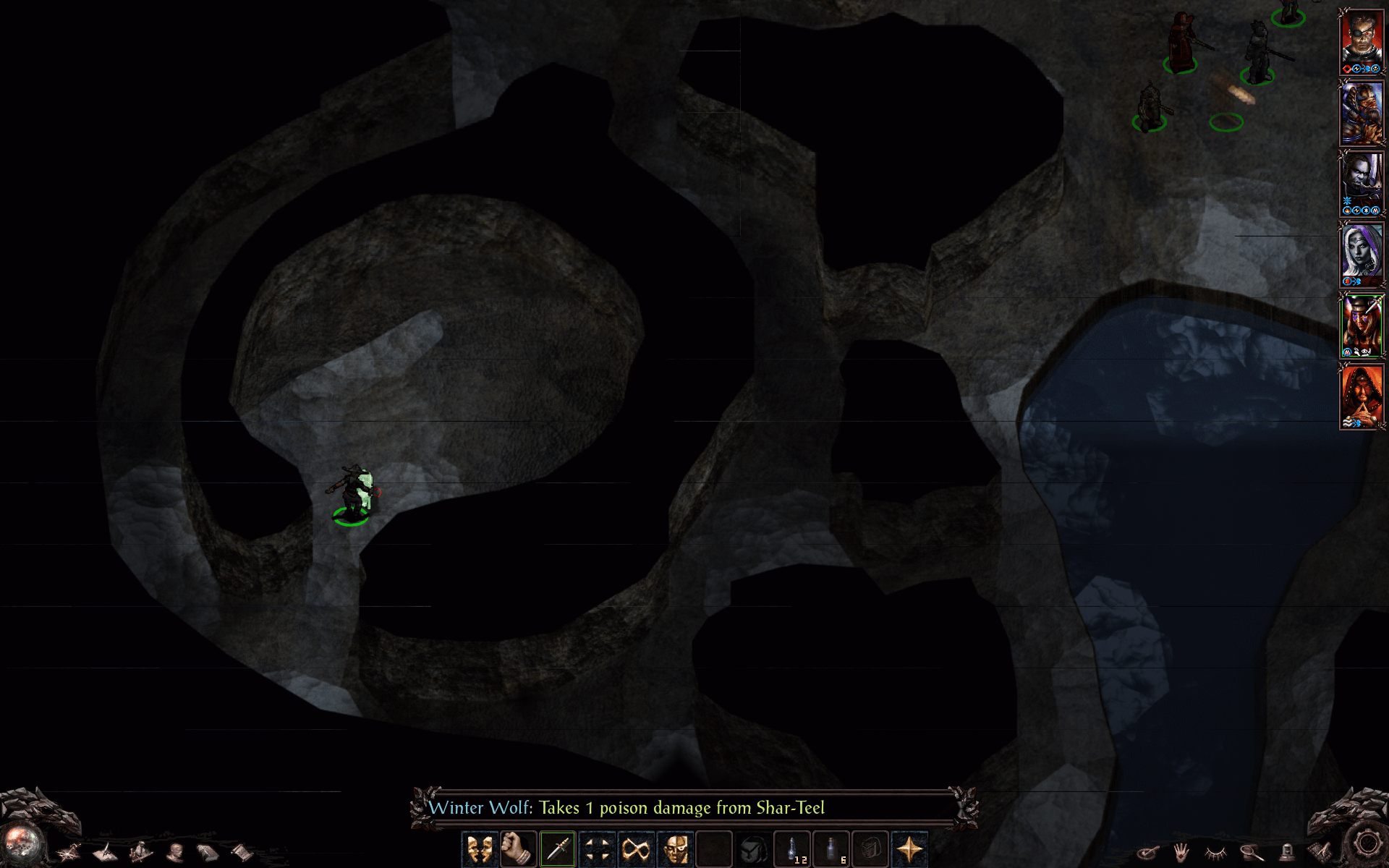Open the character record bust icon
Viewport: 1389px width, 868px height.
[x=175, y=852]
